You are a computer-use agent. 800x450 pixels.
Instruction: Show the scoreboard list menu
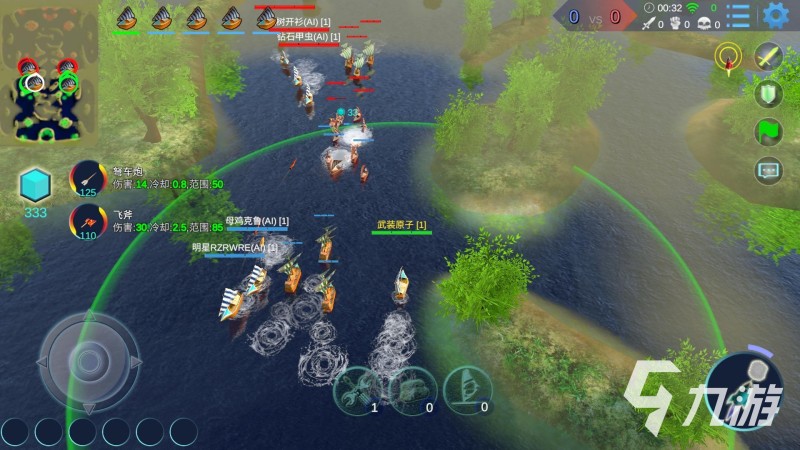[739, 15]
